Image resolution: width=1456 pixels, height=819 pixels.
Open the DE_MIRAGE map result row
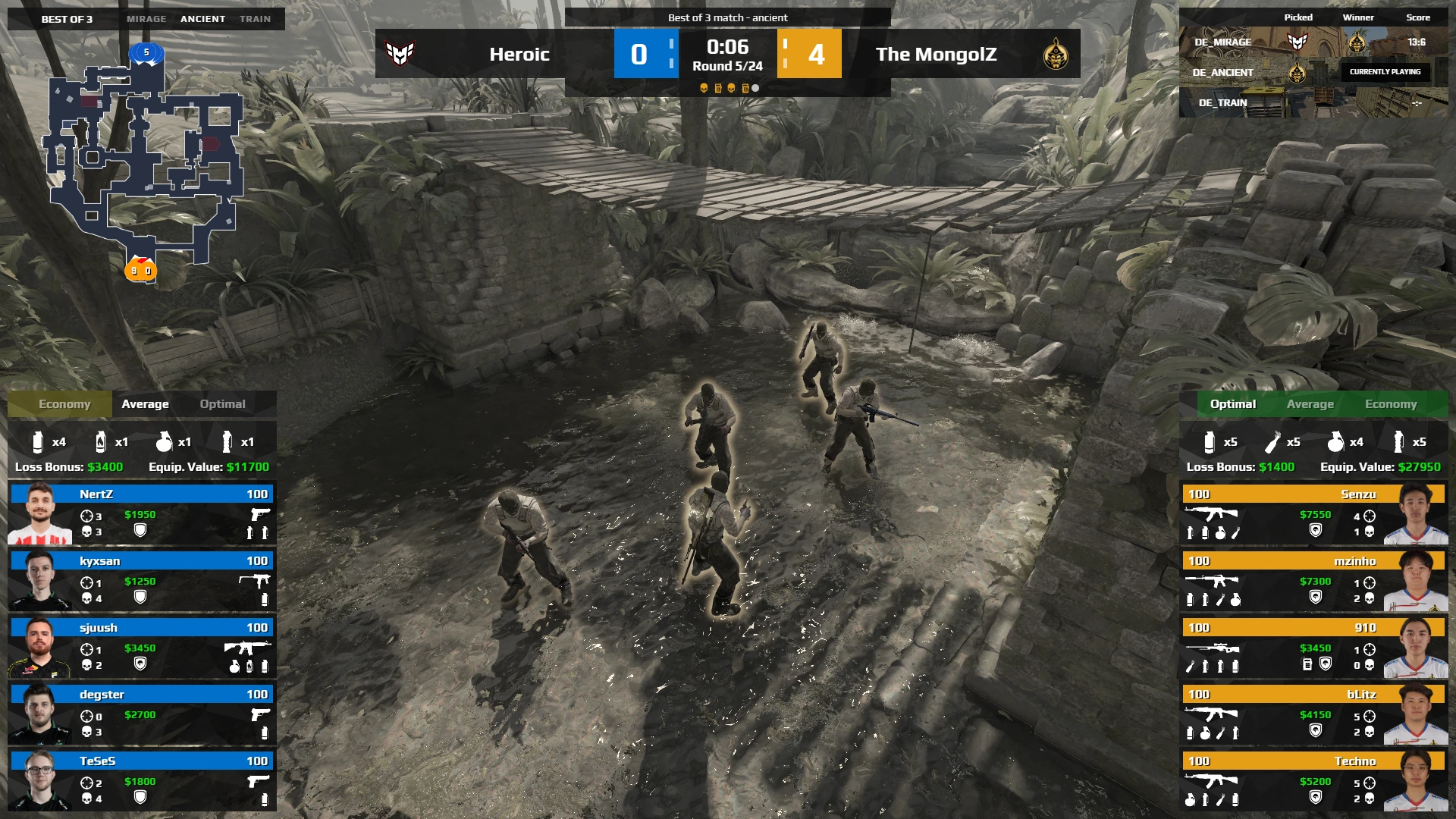[x=1312, y=42]
